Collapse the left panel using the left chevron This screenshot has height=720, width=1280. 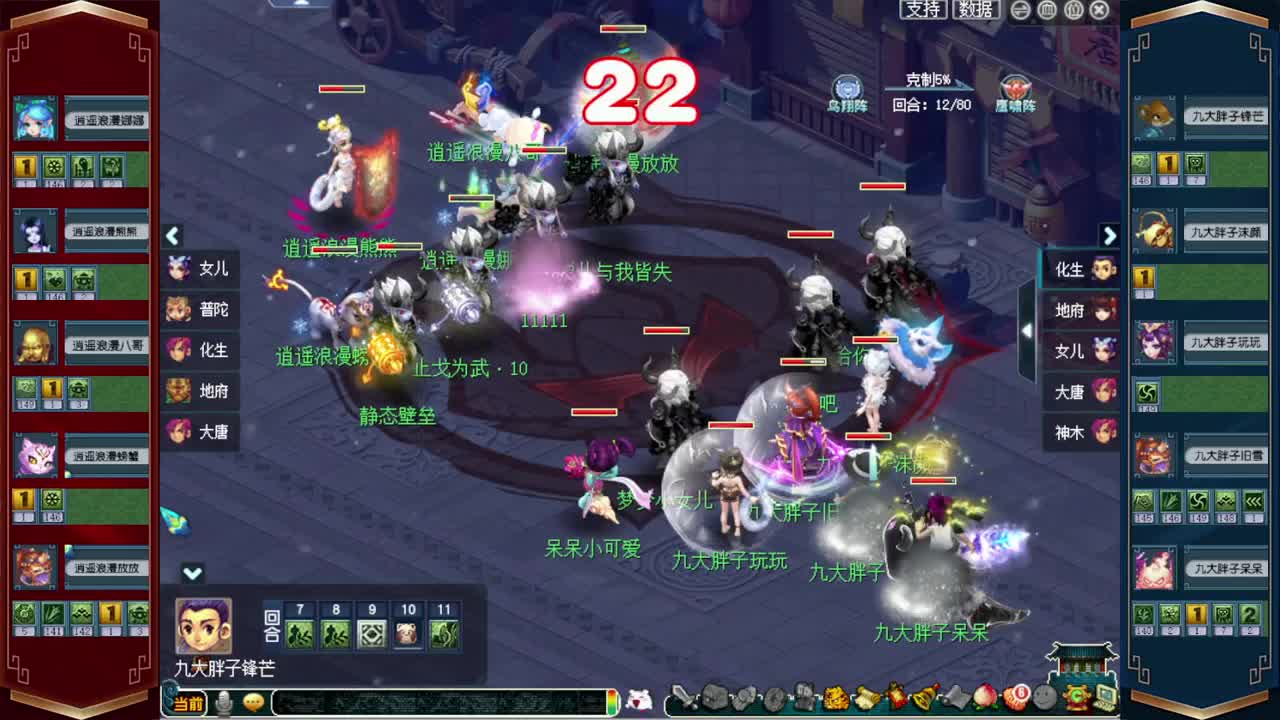click(x=172, y=237)
